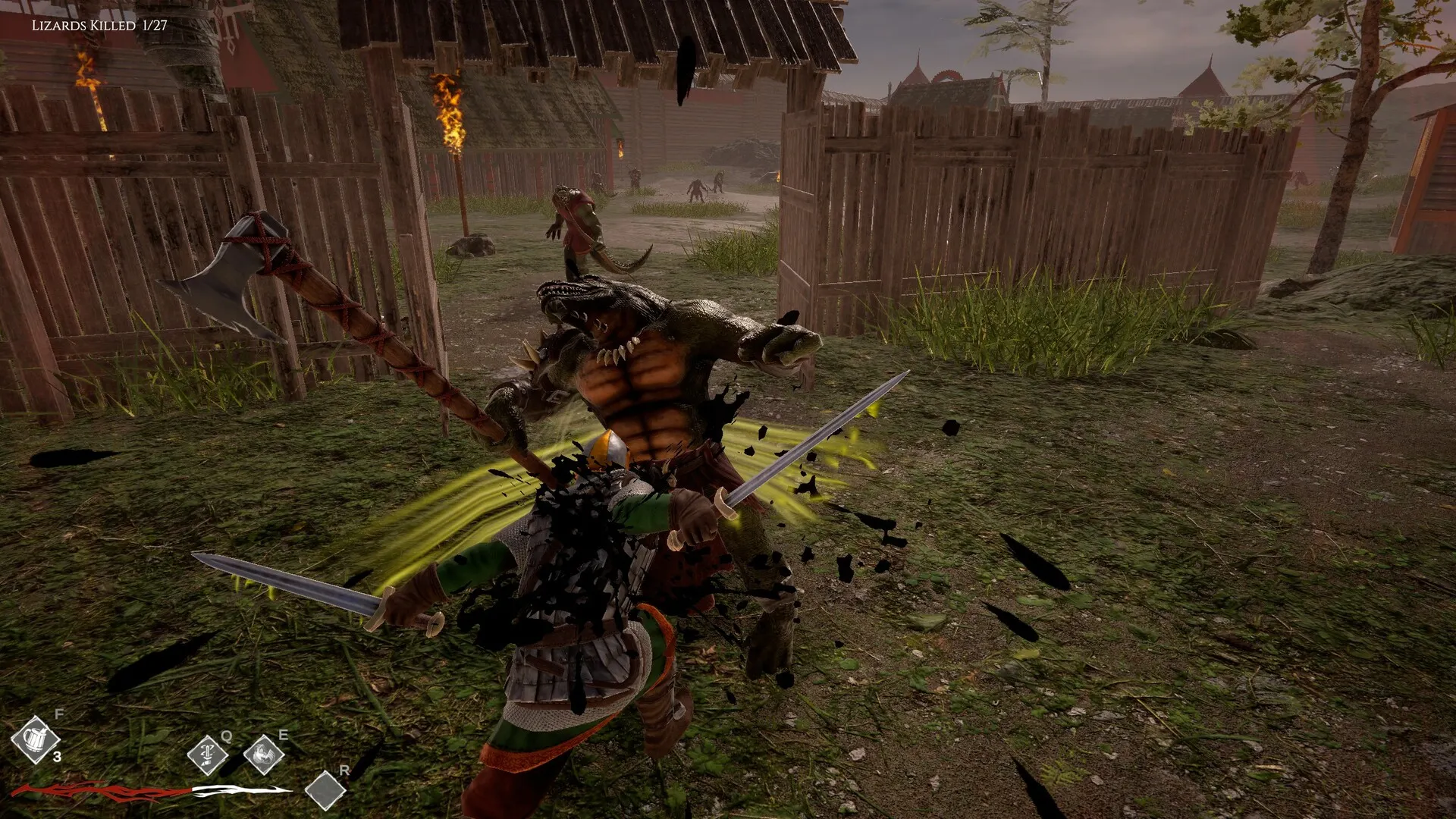Use the wooden mug drink item
Screen dimensions: 1456x819
[x=35, y=739]
